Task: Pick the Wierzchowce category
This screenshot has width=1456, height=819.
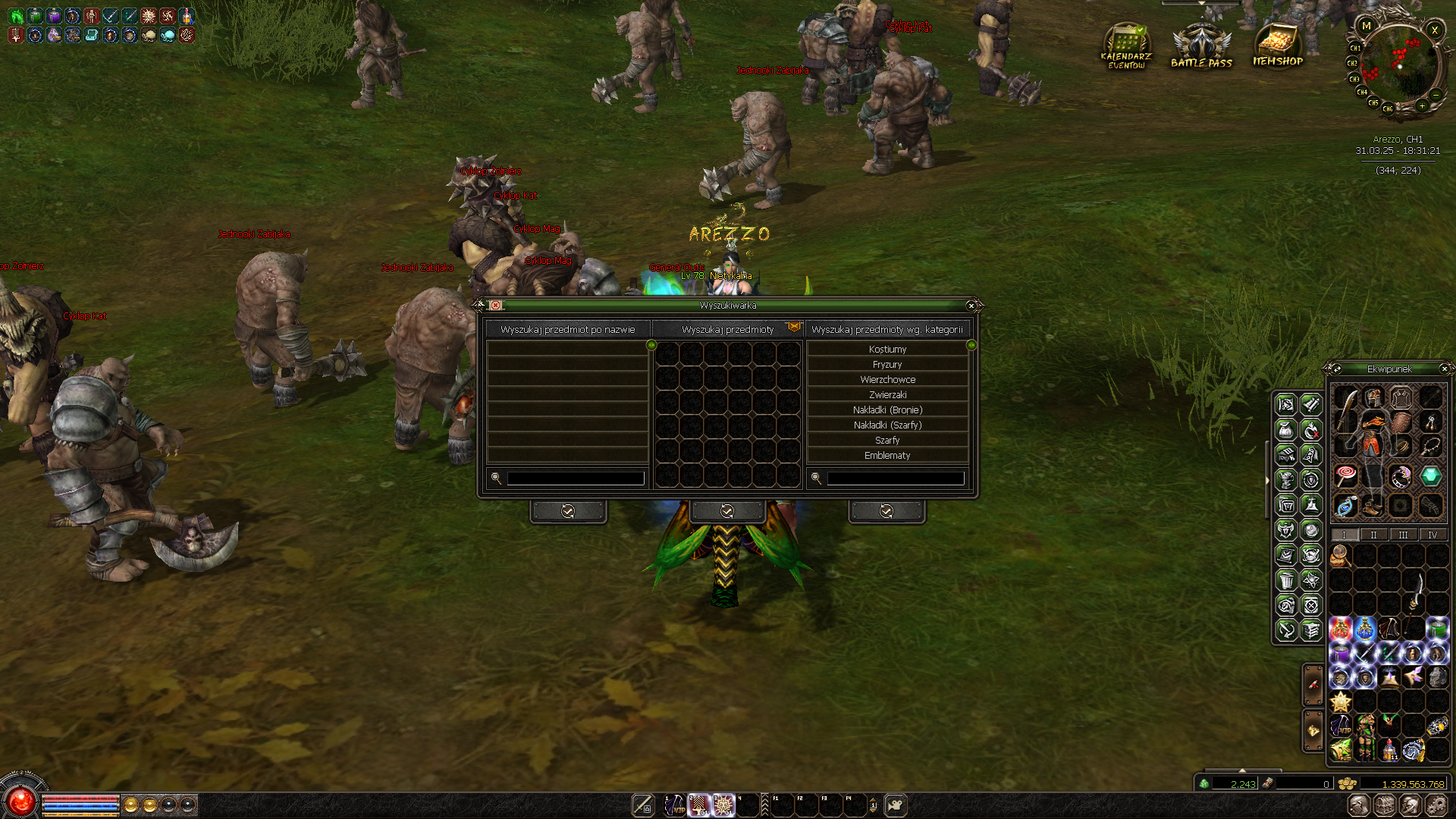Action: [887, 380]
